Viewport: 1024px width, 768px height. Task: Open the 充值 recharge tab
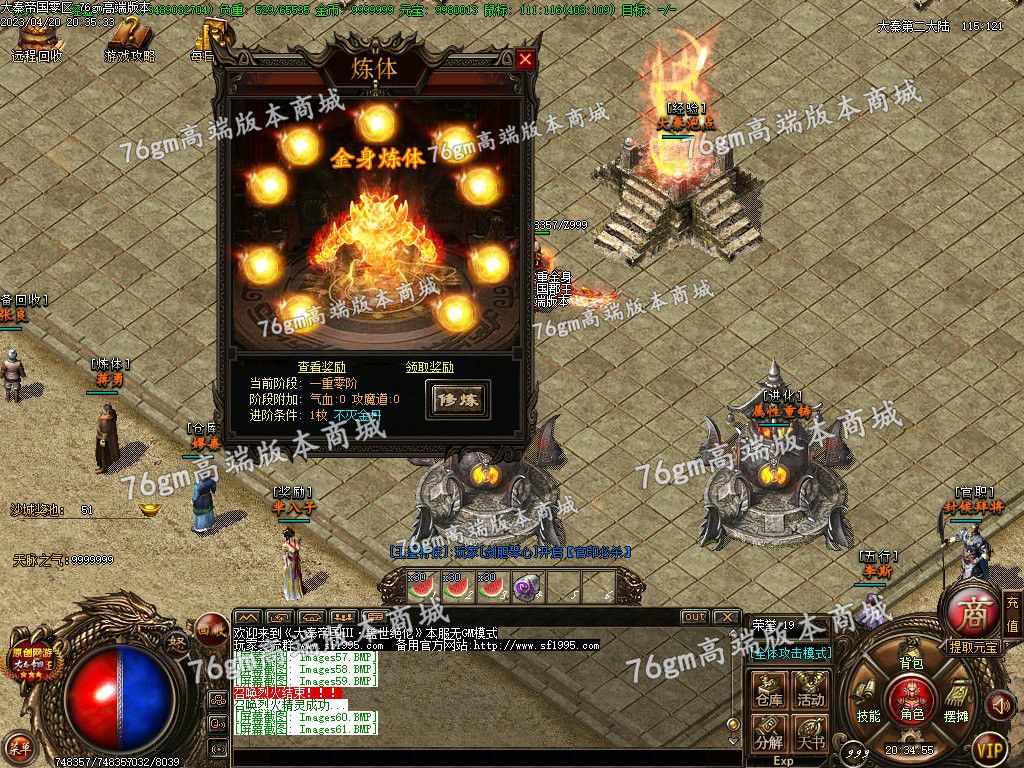(1012, 613)
